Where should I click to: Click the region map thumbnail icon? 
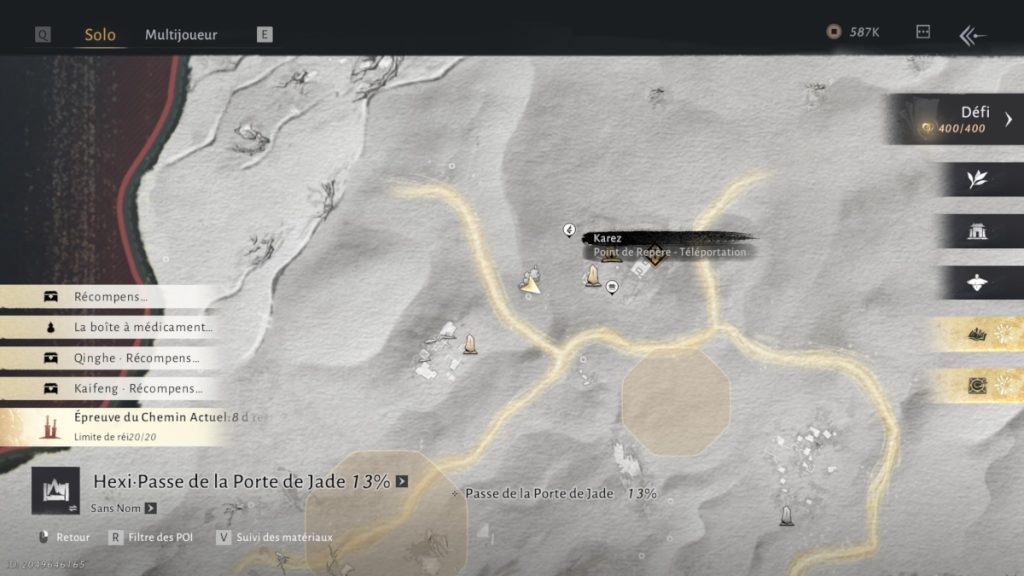click(56, 490)
